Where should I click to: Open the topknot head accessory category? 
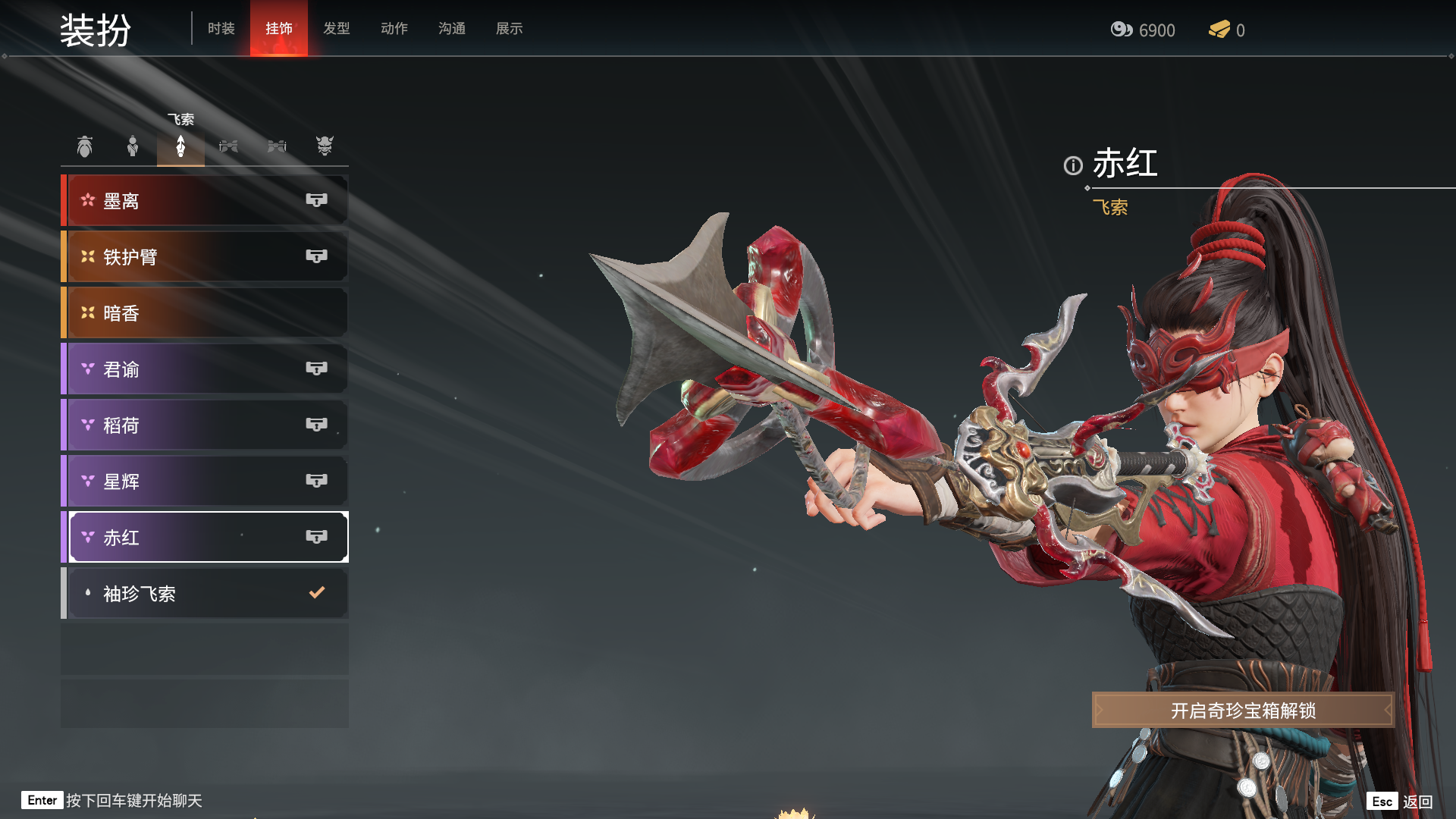click(85, 146)
